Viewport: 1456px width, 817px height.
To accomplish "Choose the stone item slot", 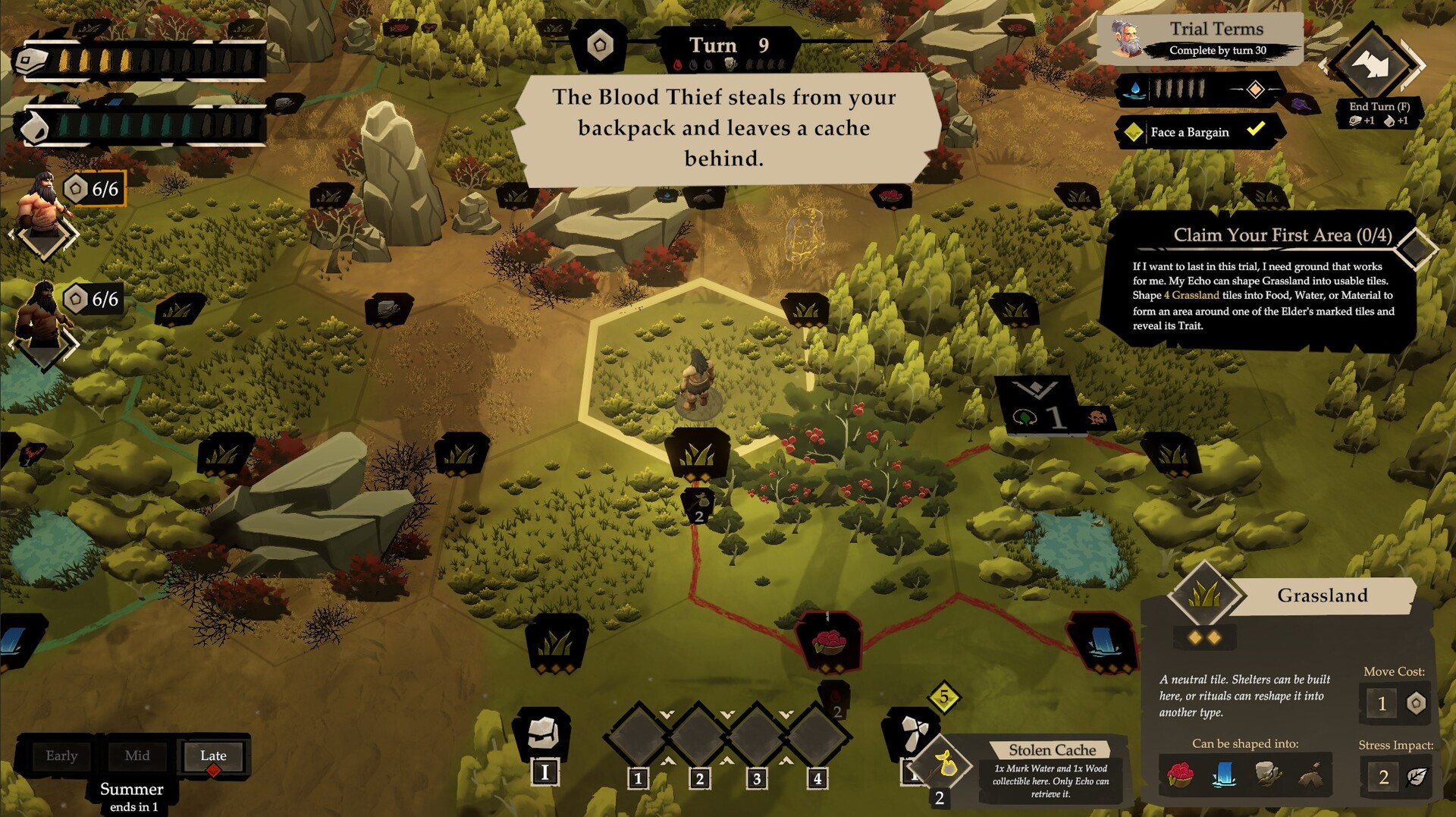I will pyautogui.click(x=543, y=733).
